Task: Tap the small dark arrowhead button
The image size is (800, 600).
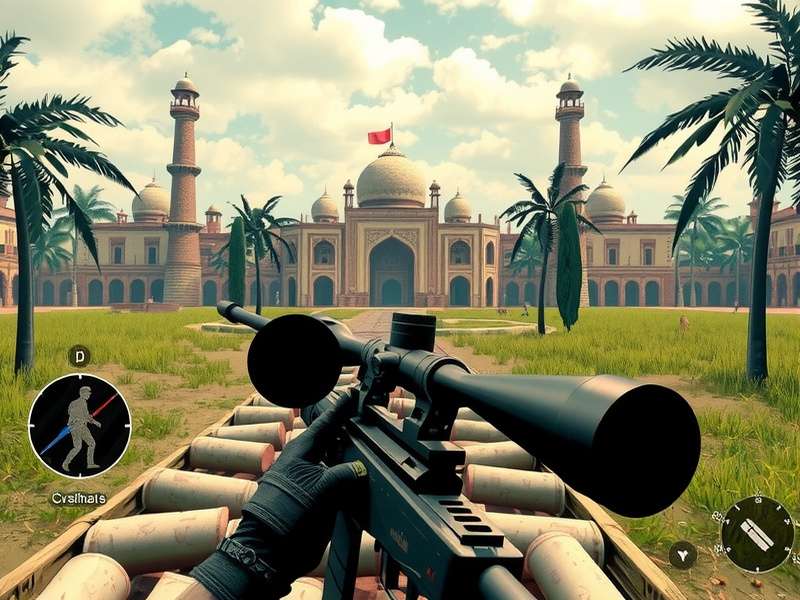Action: tap(683, 554)
